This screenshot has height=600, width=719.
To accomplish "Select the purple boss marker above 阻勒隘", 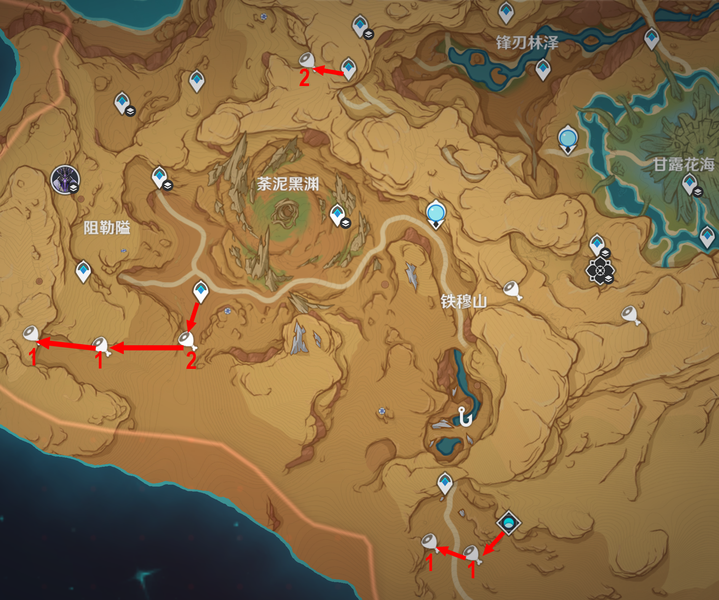I will pos(66,180).
